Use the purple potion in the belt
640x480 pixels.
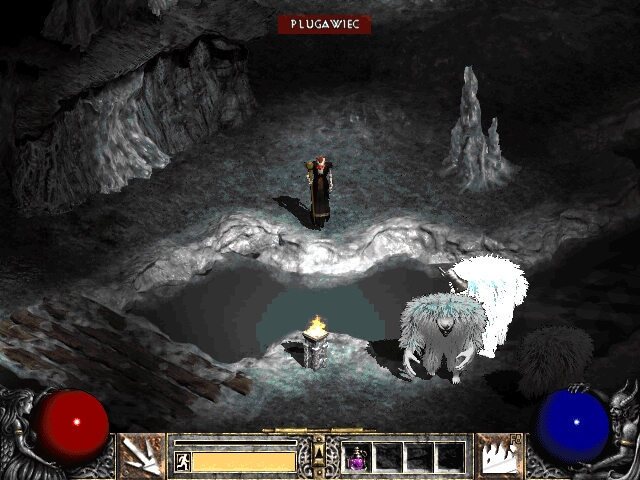(x=357, y=457)
